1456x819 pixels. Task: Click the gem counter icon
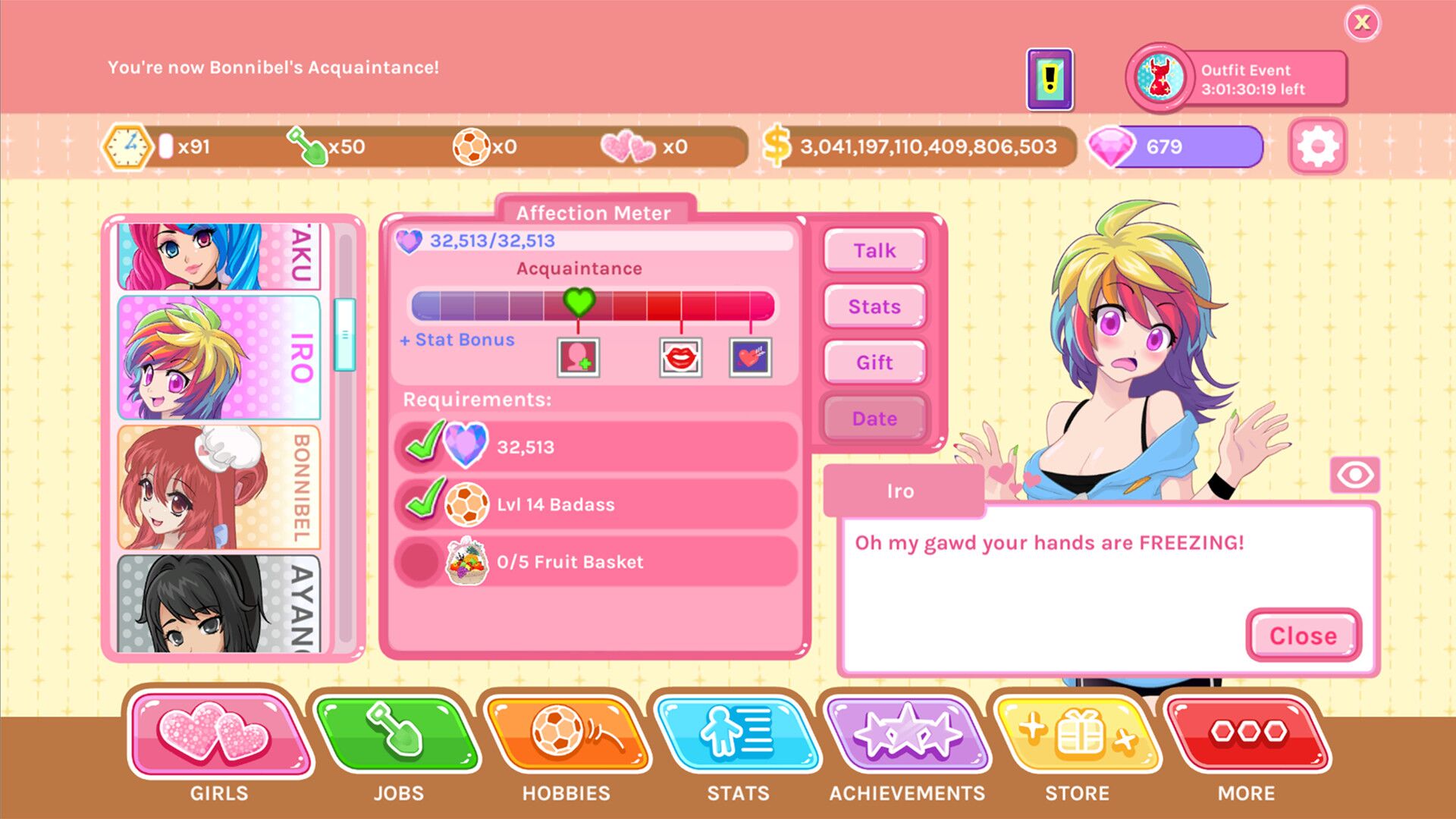pos(1112,146)
